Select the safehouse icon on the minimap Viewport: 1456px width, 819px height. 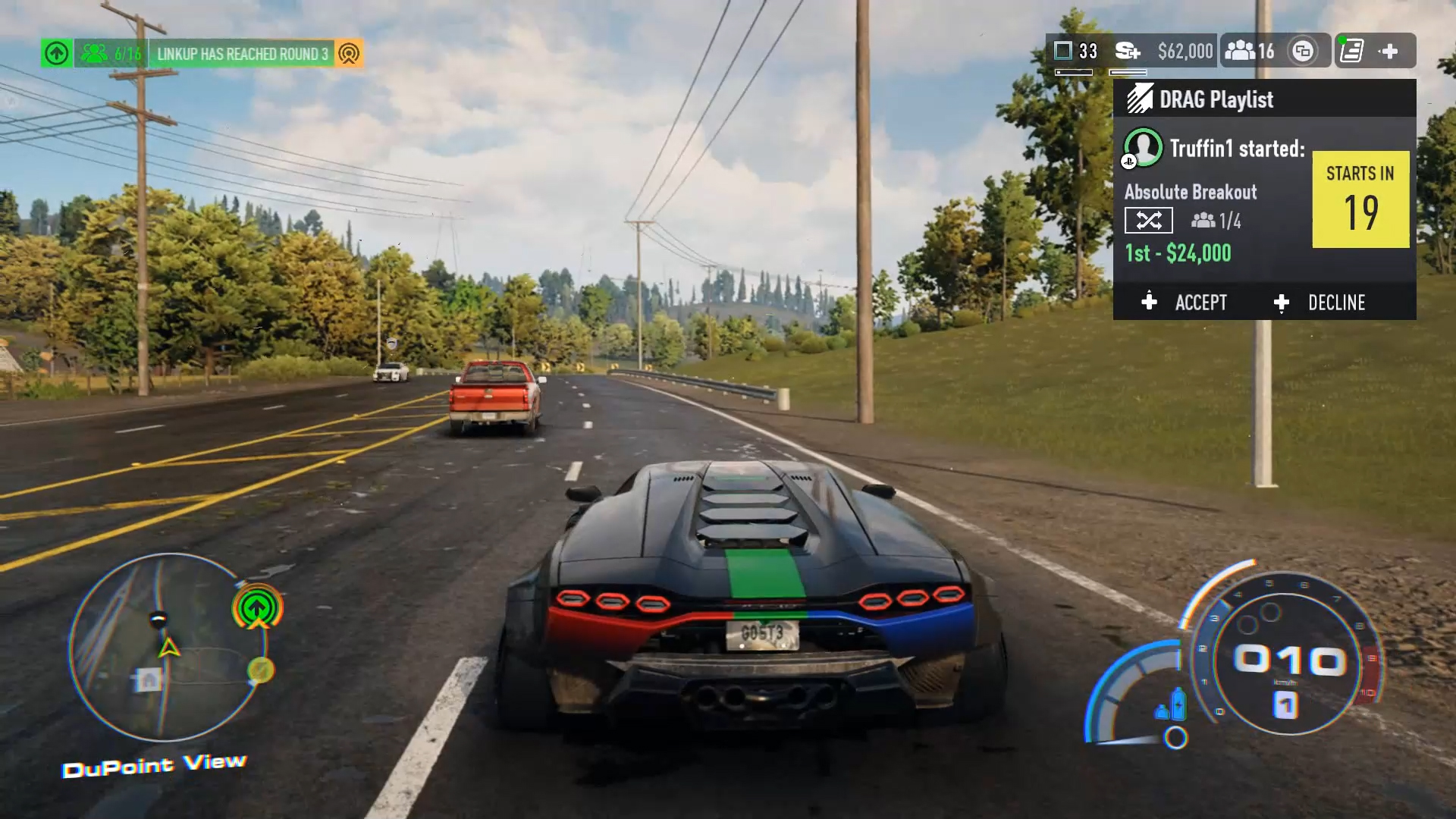click(x=148, y=679)
